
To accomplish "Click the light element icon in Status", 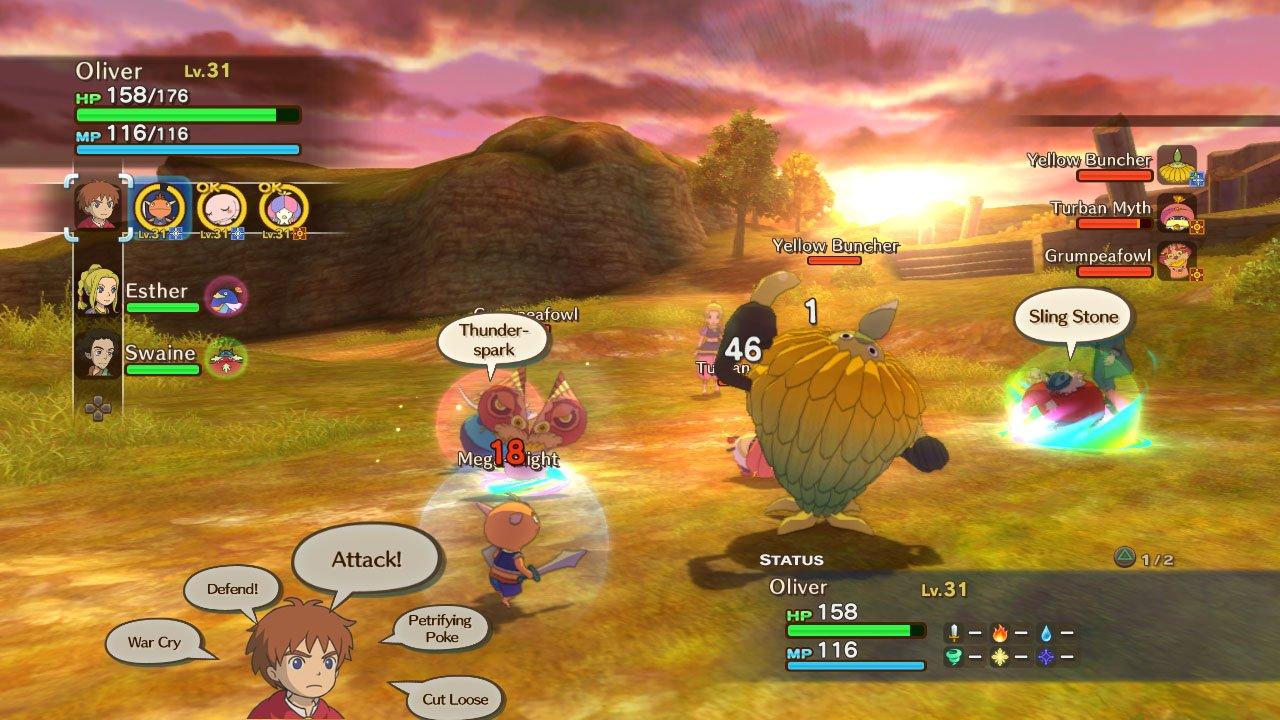I will tap(998, 656).
